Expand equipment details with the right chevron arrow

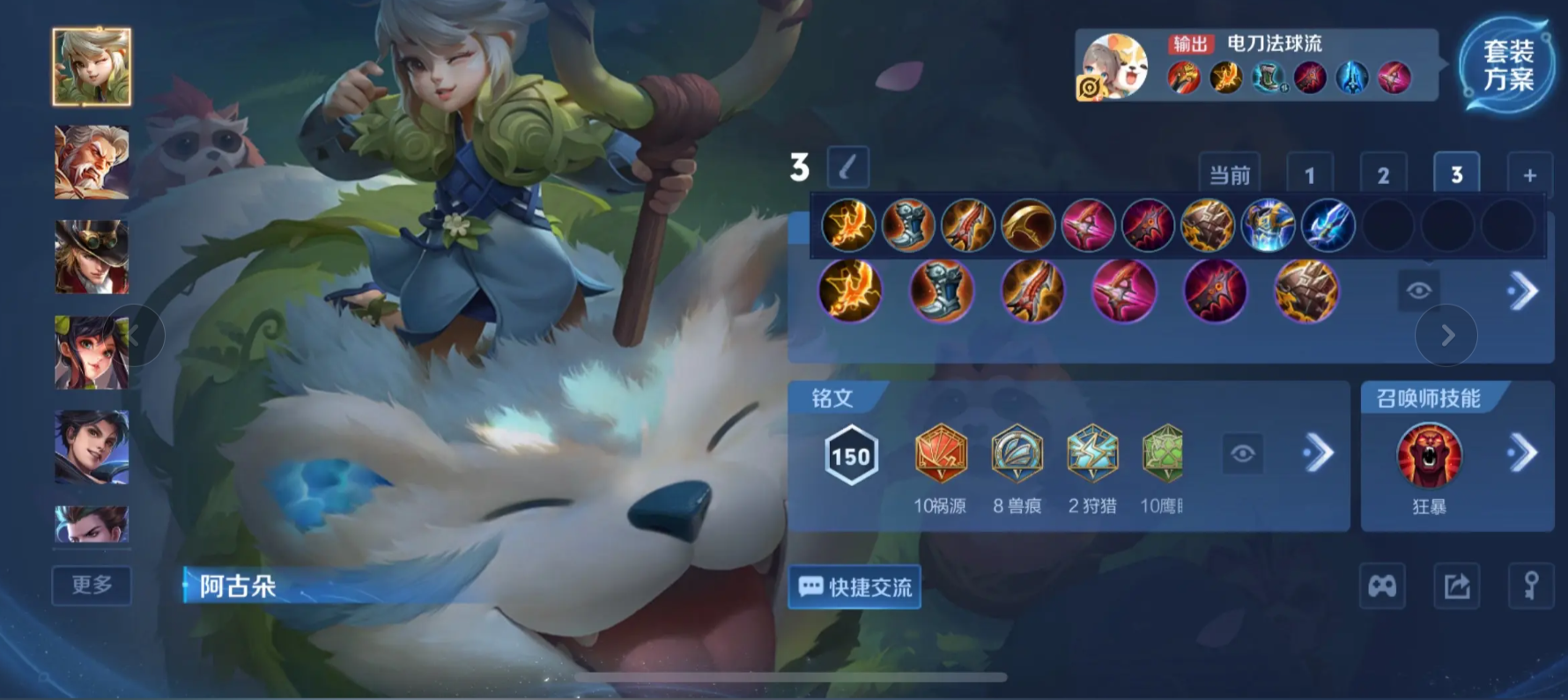(1523, 291)
